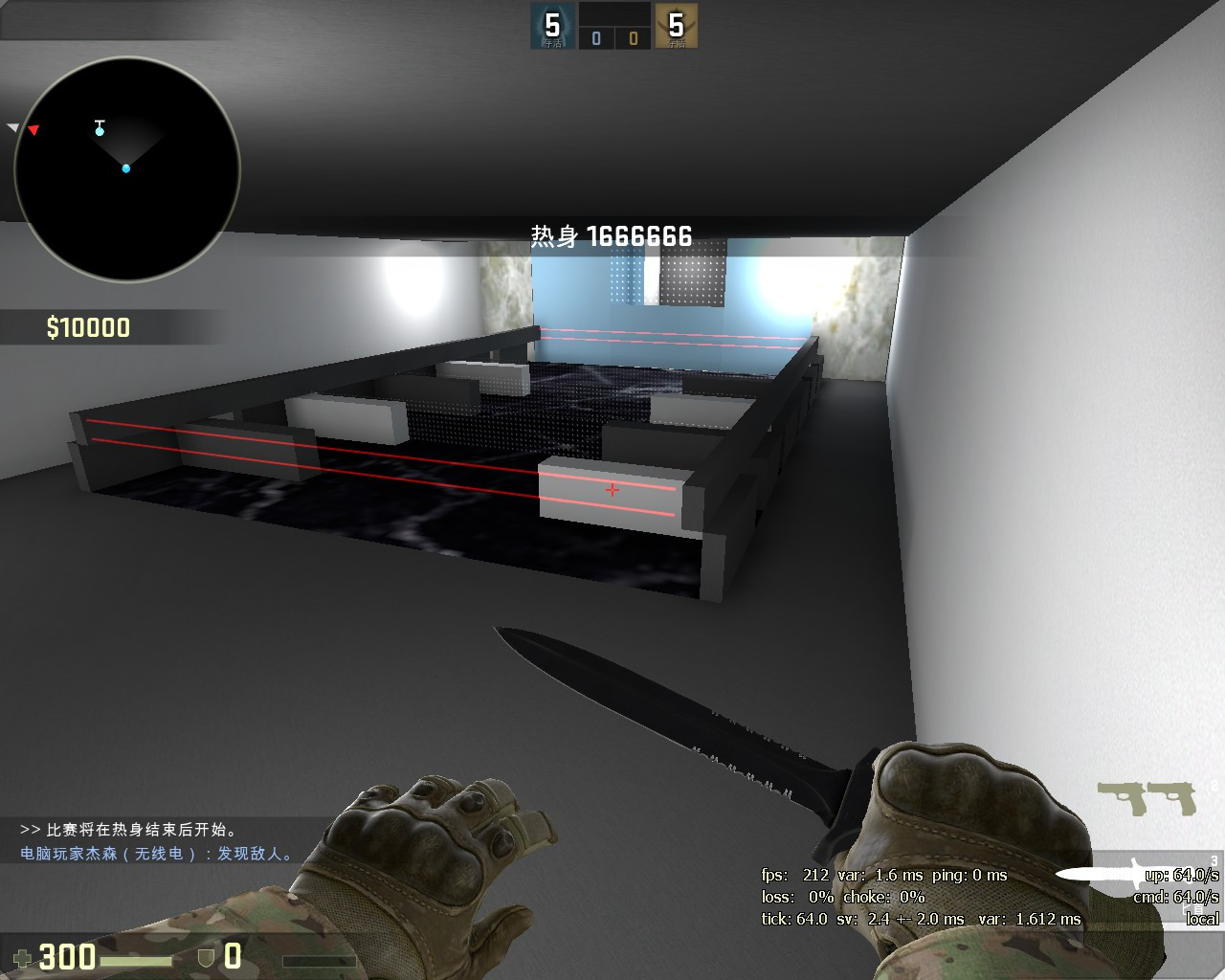Click the radar arrow indicator on the left edge
This screenshot has width=1225, height=980.
click(12, 127)
